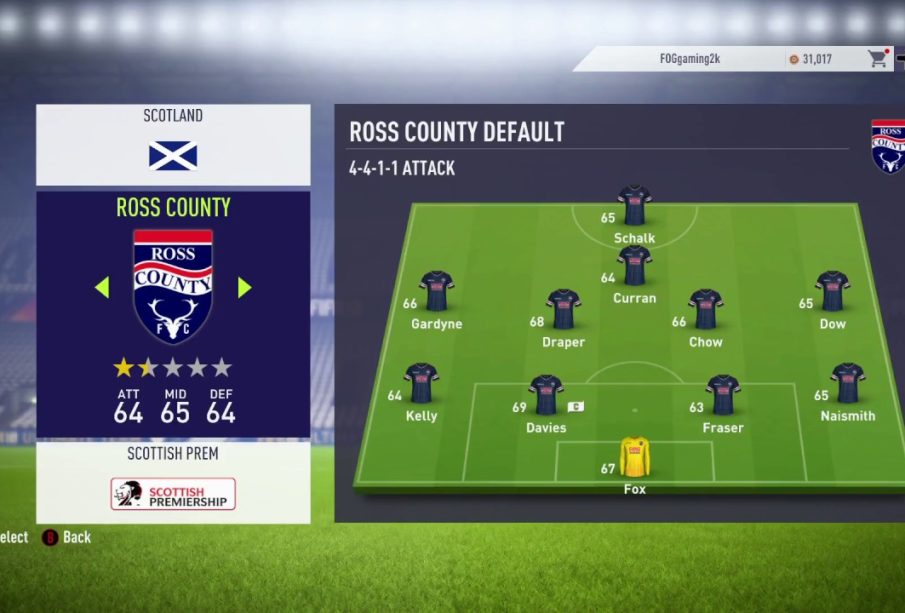Pick left back Kelly

pyautogui.click(x=421, y=383)
